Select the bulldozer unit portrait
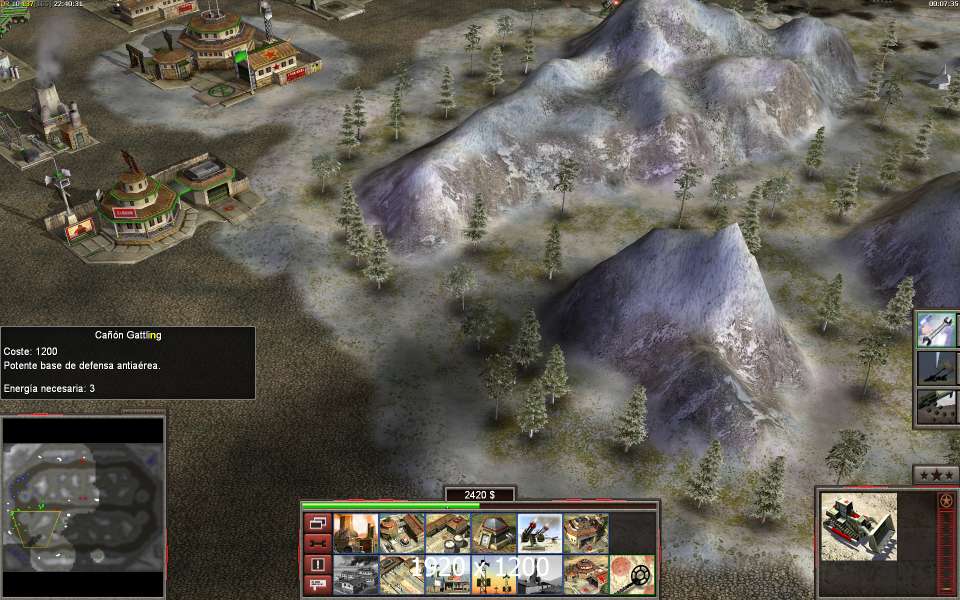This screenshot has height=600, width=960. coord(859,527)
